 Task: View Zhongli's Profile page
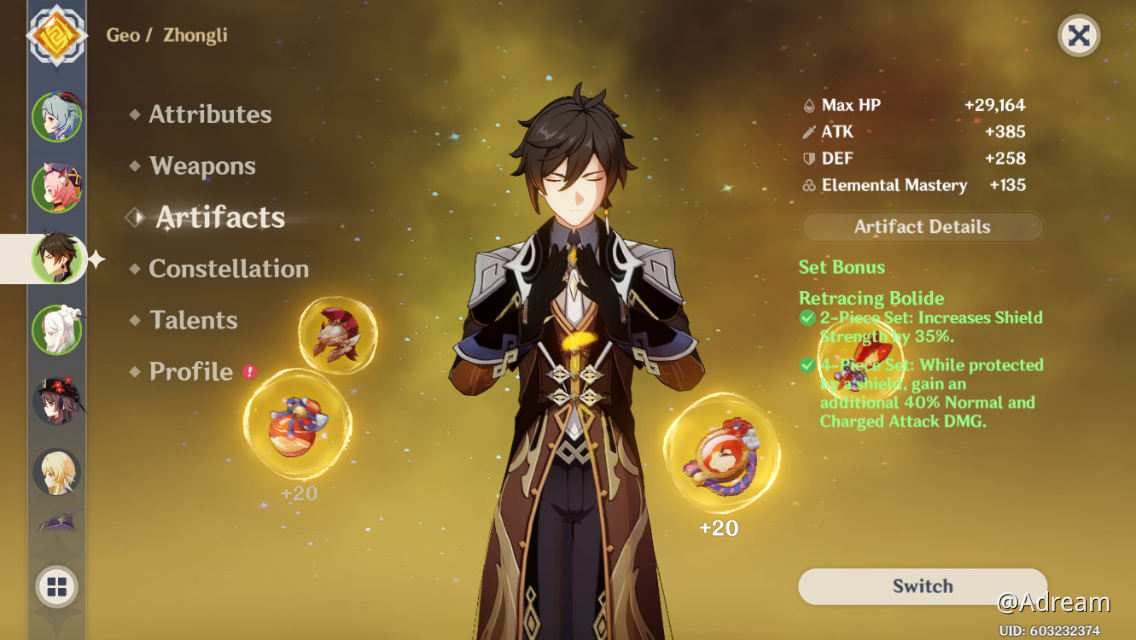[x=190, y=372]
